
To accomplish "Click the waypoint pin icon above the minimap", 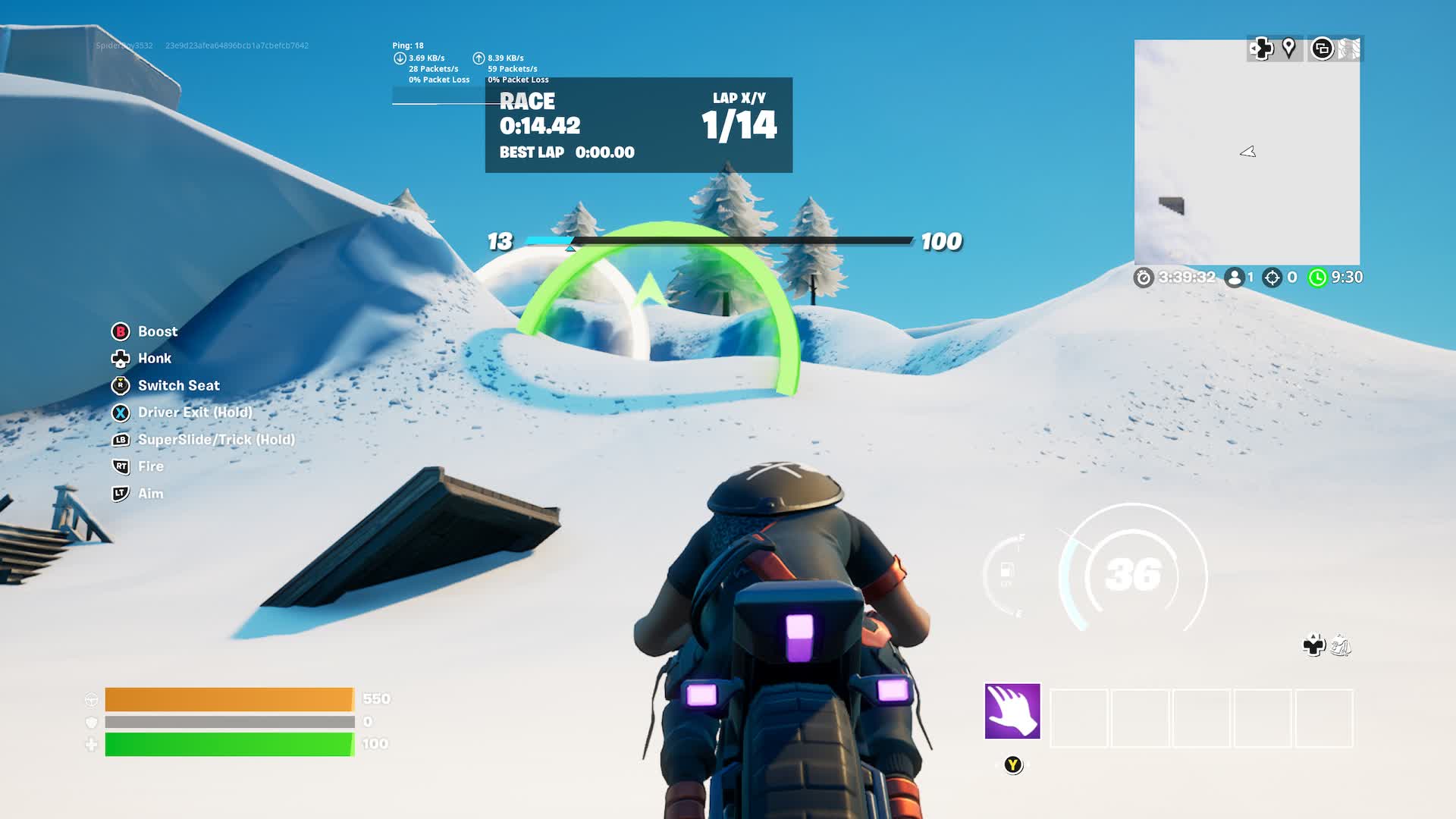I will pyautogui.click(x=1289, y=48).
